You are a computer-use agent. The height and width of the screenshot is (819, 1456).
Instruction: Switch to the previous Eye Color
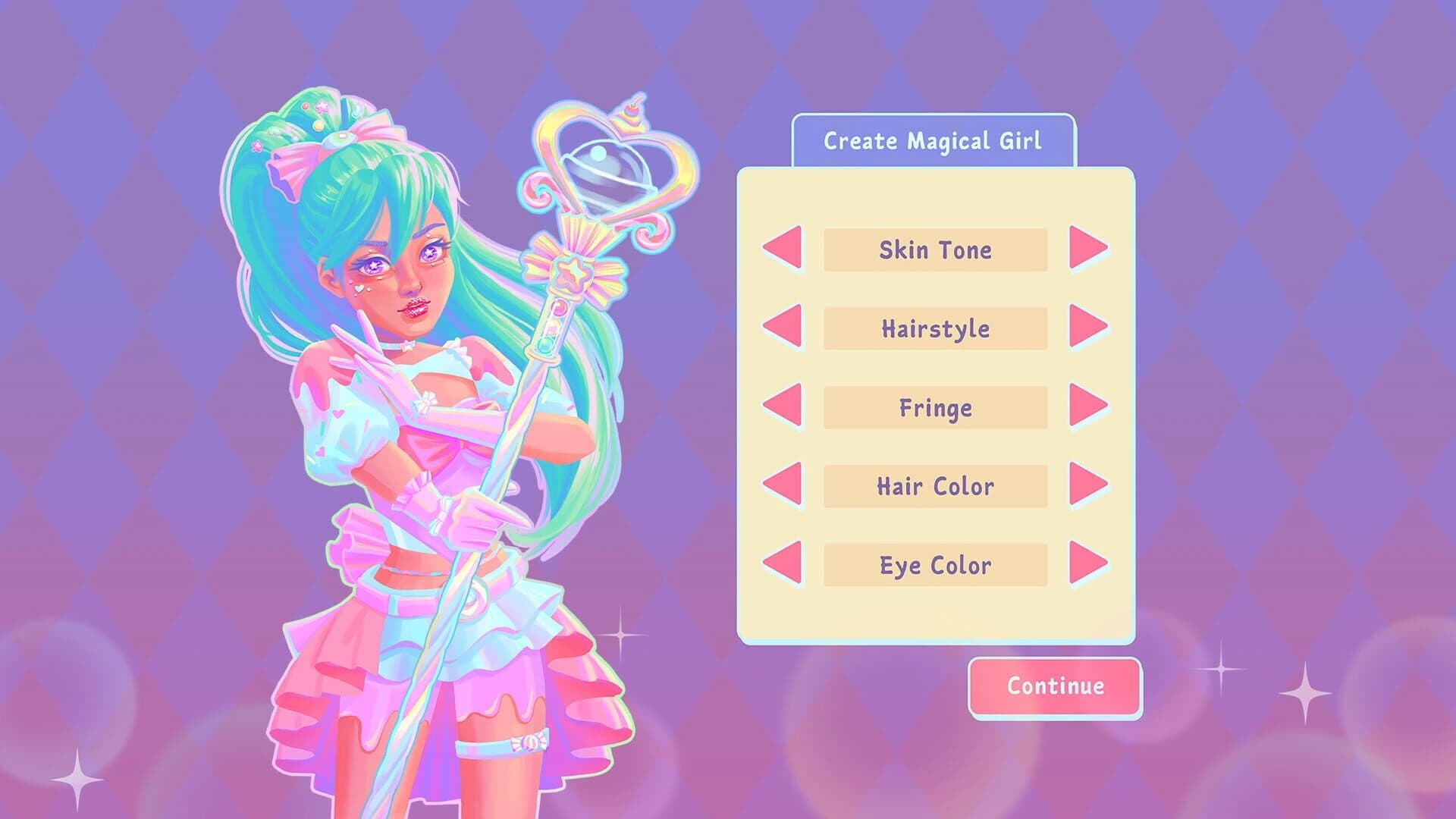pos(783,564)
